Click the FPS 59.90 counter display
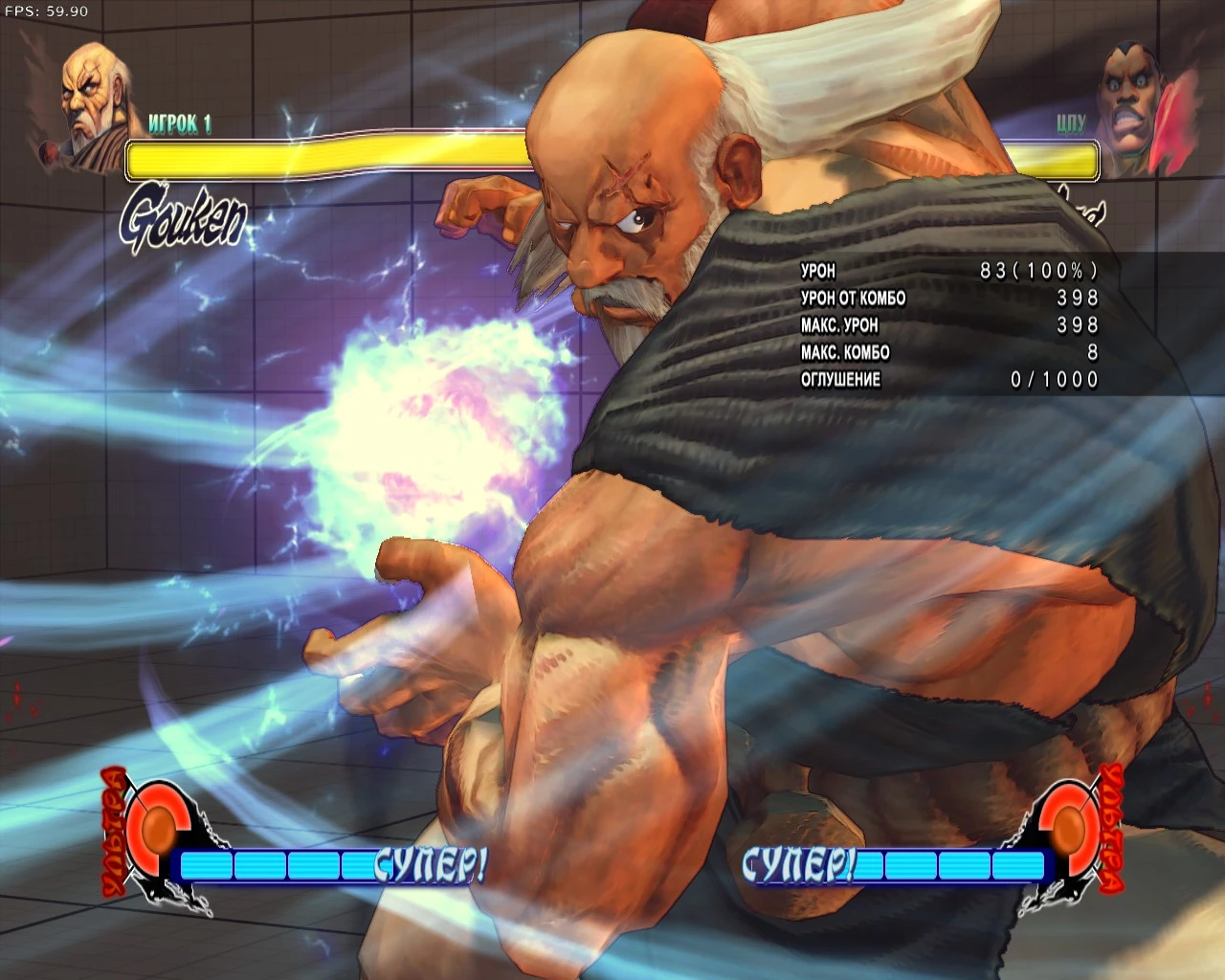Screen dimensions: 1225x980 pyautogui.click(x=45, y=12)
